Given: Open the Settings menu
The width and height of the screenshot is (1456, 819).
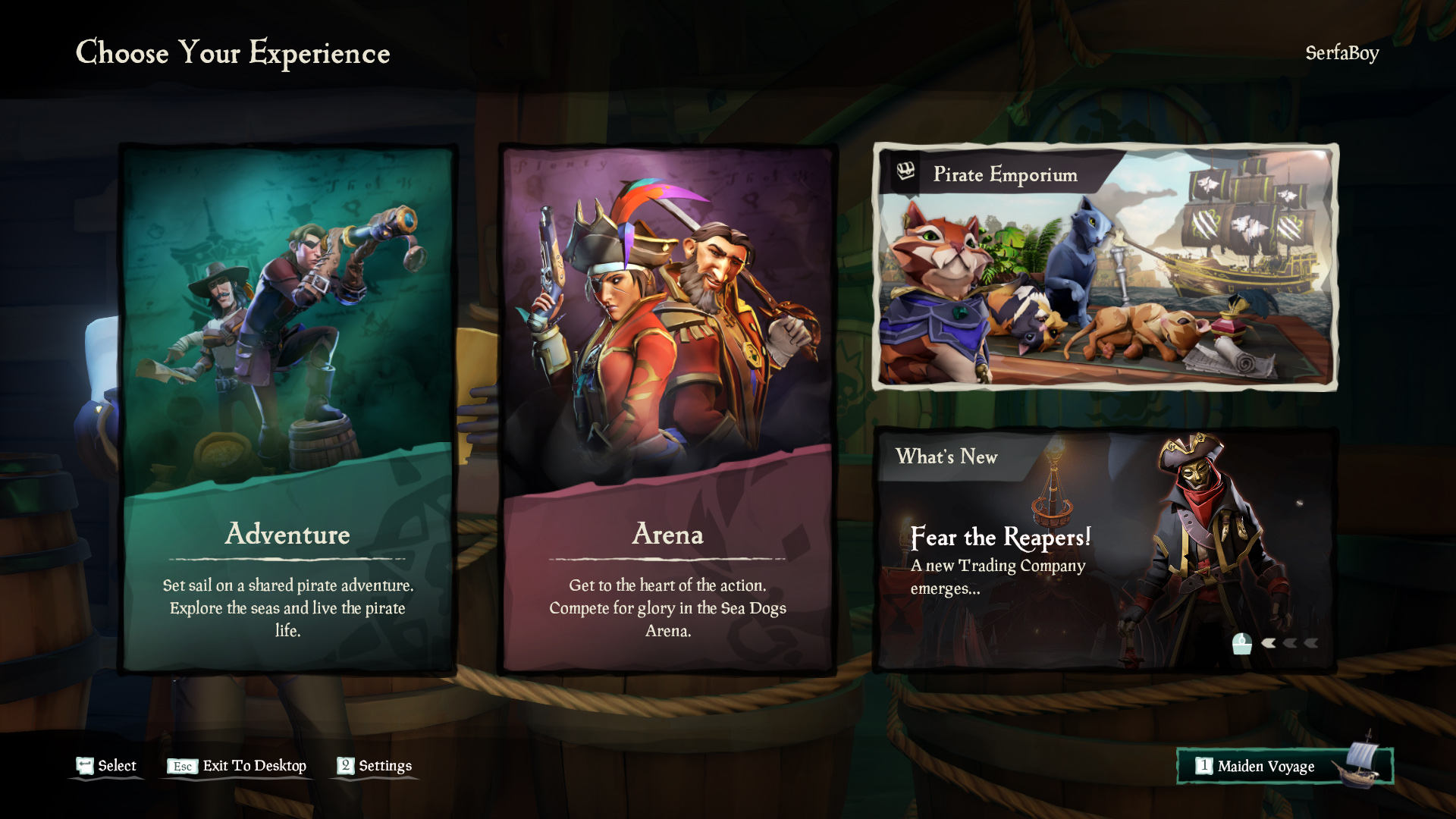Looking at the screenshot, I should tap(376, 766).
